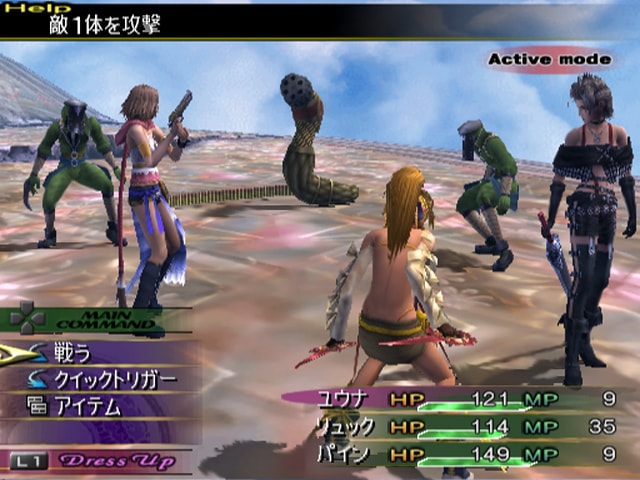
Task: Open the Dress Up option
Action: pos(119,461)
